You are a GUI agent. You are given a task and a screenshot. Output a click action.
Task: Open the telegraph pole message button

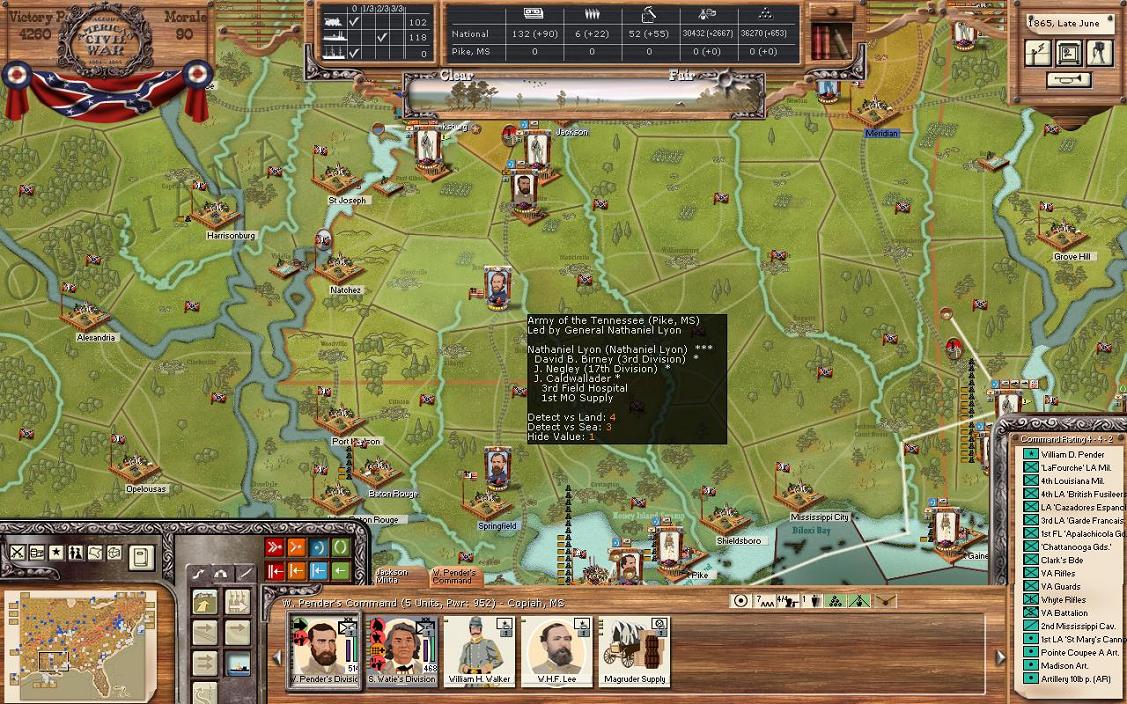point(1038,53)
